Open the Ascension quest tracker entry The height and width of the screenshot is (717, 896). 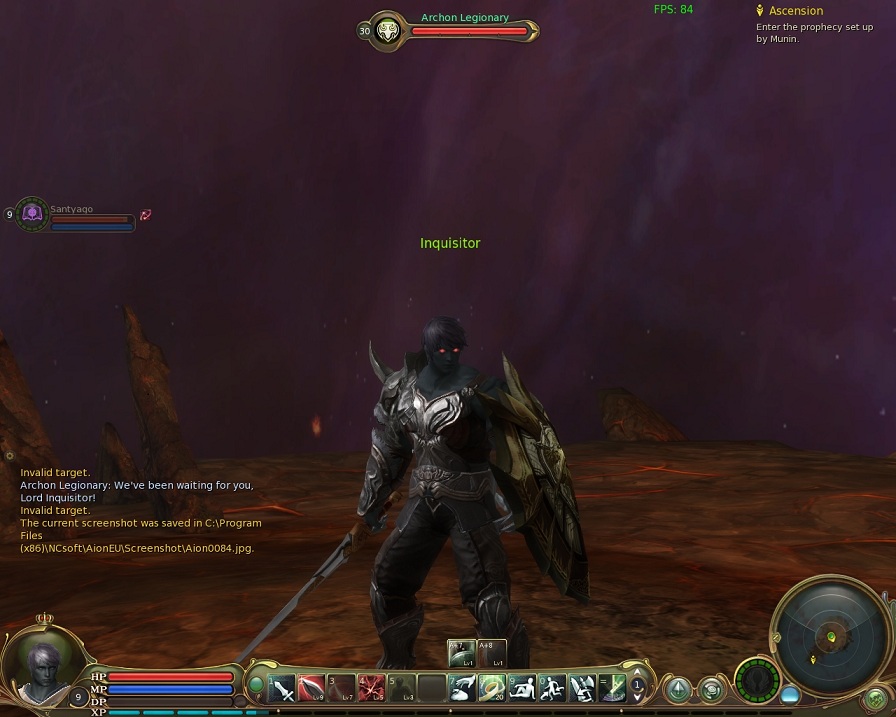795,11
